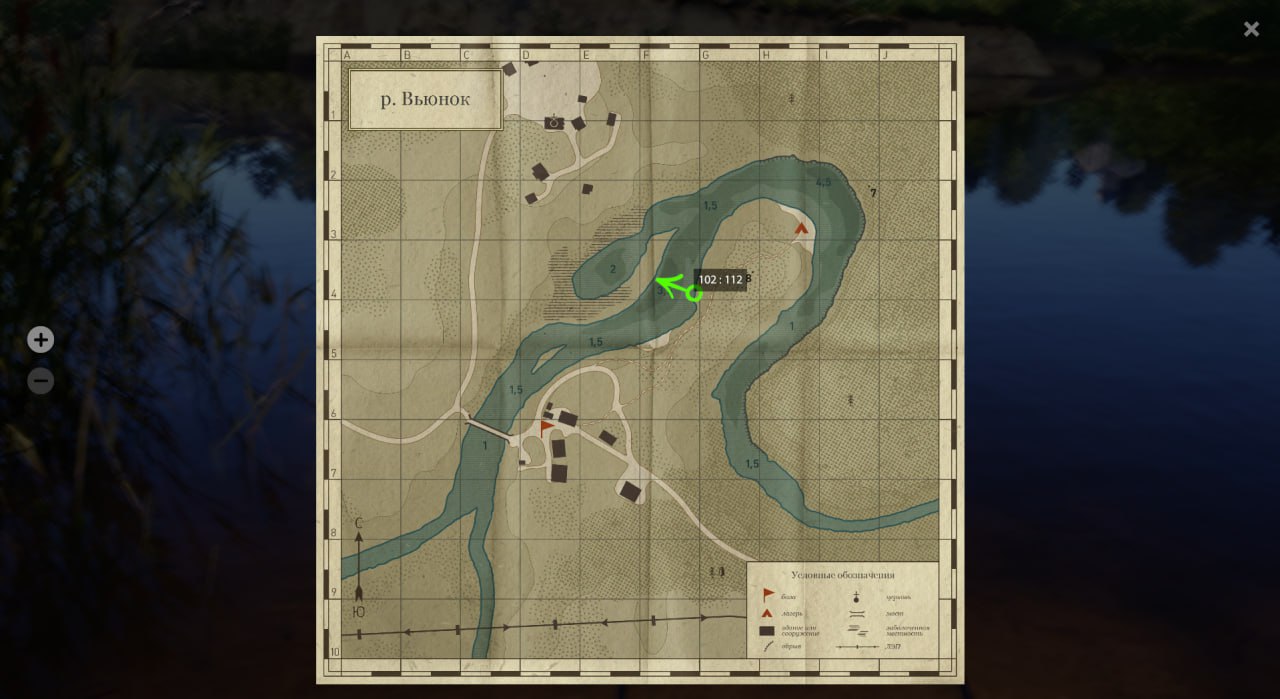
Task: Zoom in using the plus button
Action: point(40,340)
